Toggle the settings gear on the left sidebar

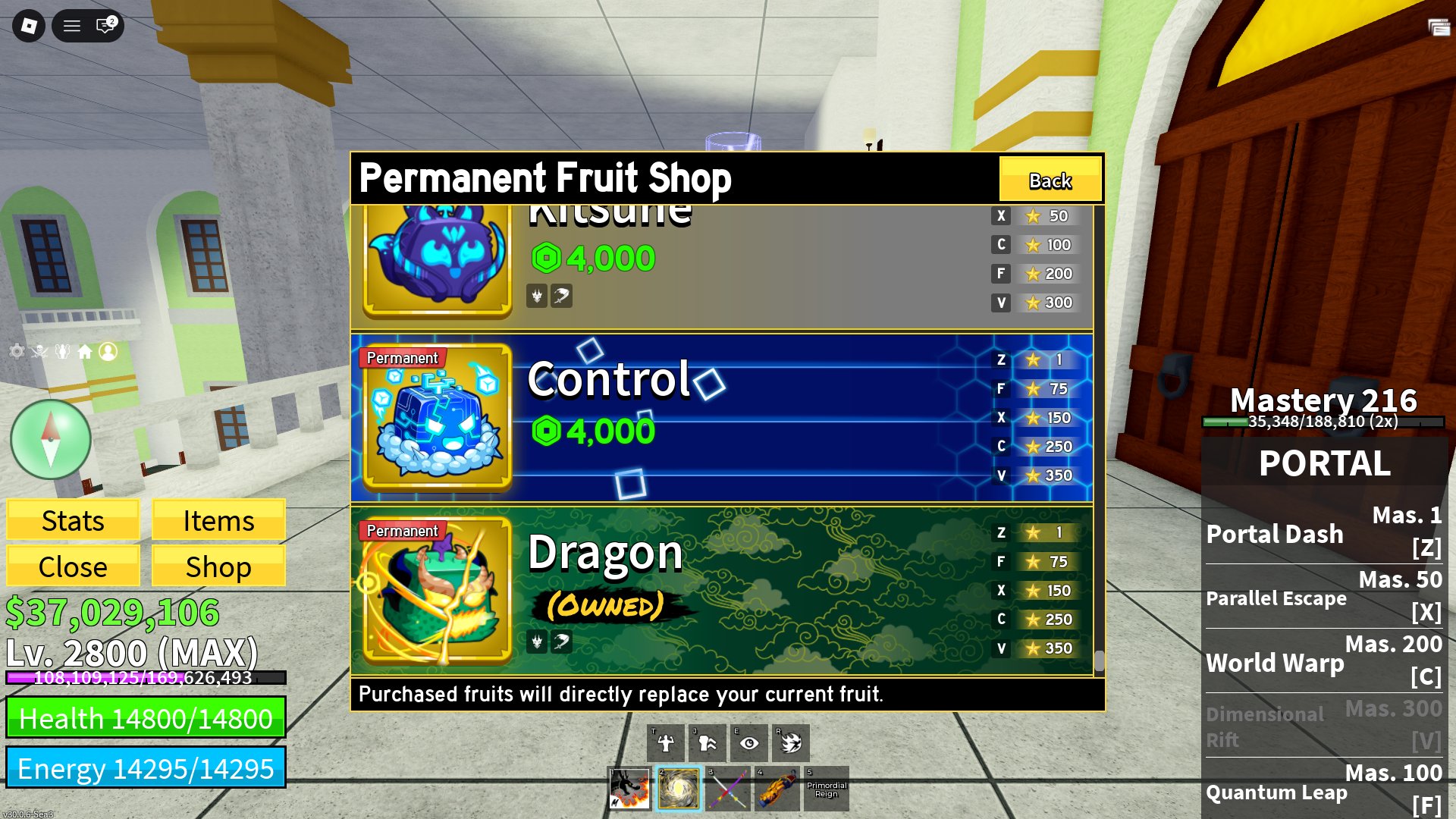click(x=16, y=351)
